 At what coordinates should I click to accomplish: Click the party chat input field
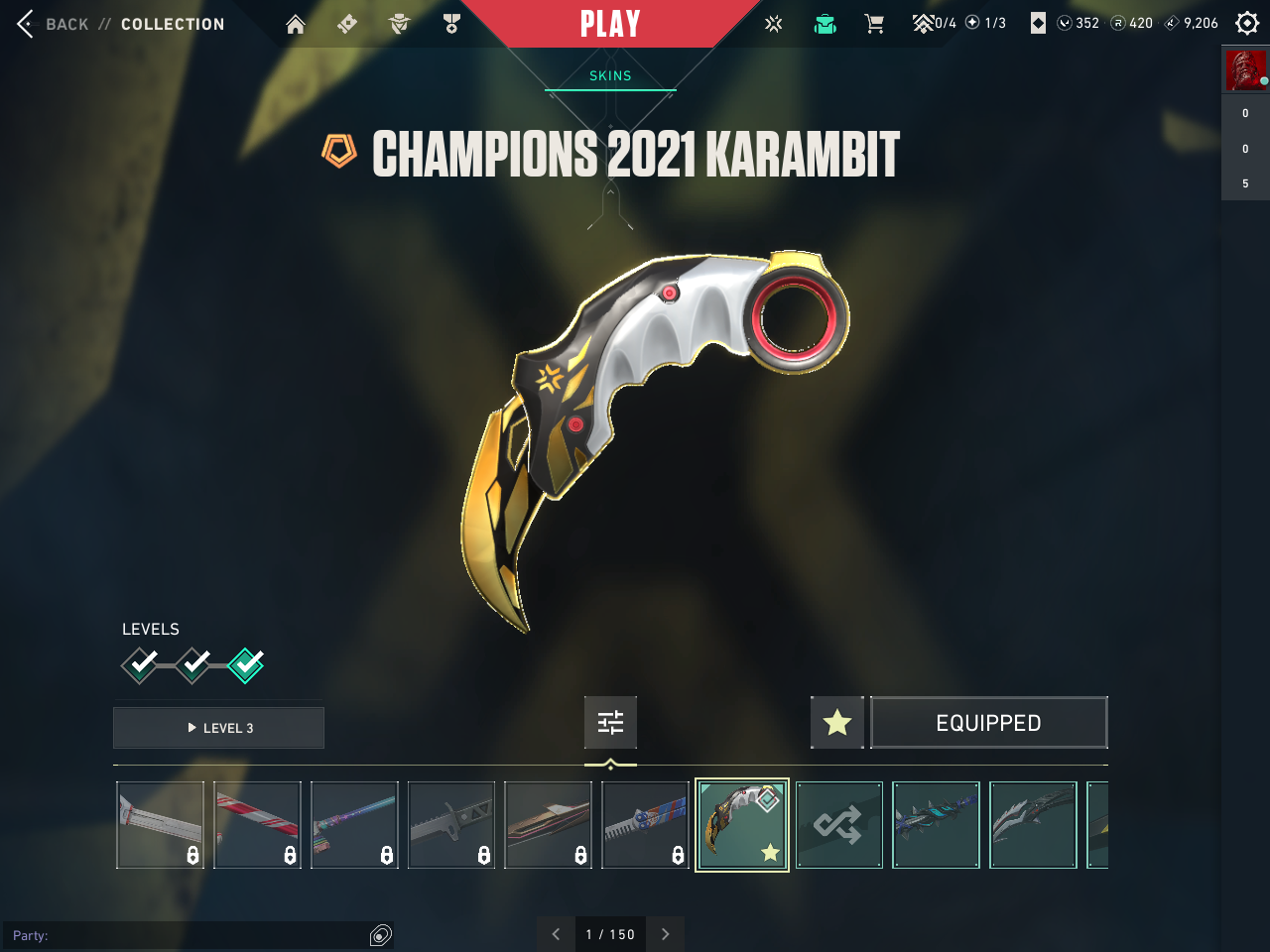pos(189,935)
